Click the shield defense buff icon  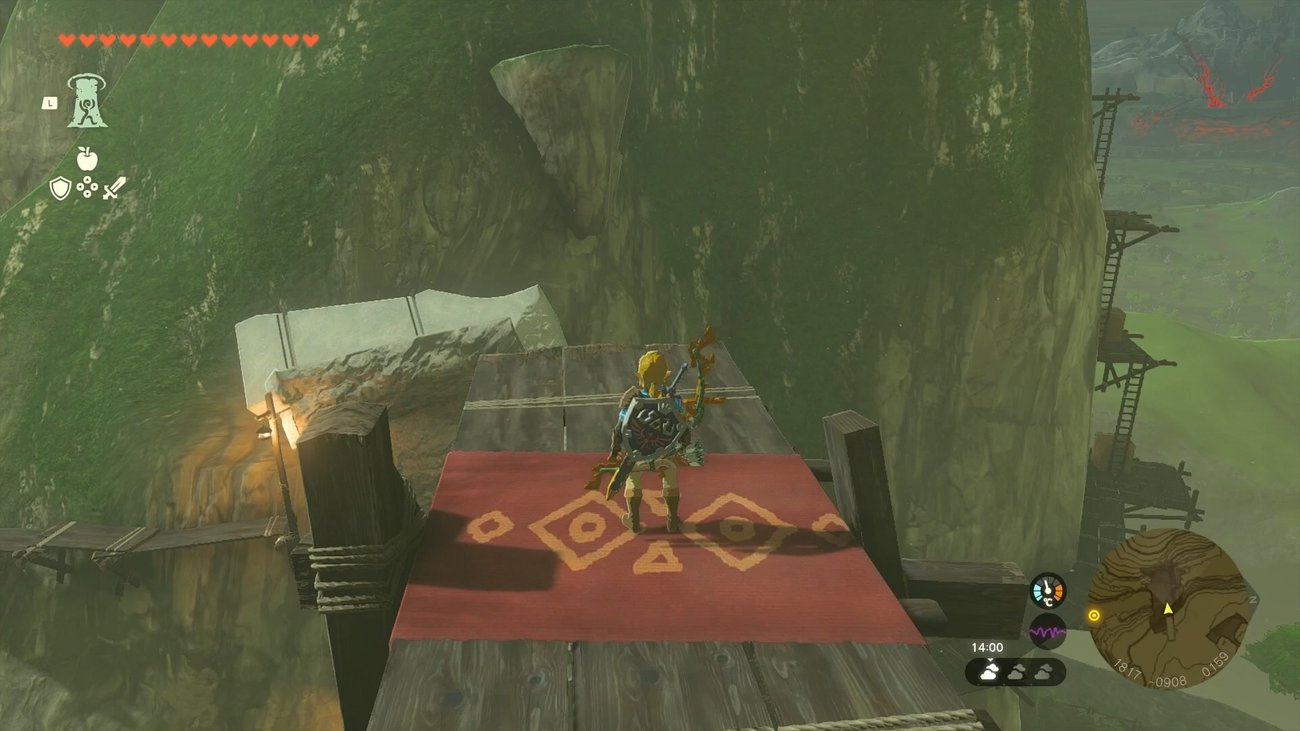tap(60, 188)
